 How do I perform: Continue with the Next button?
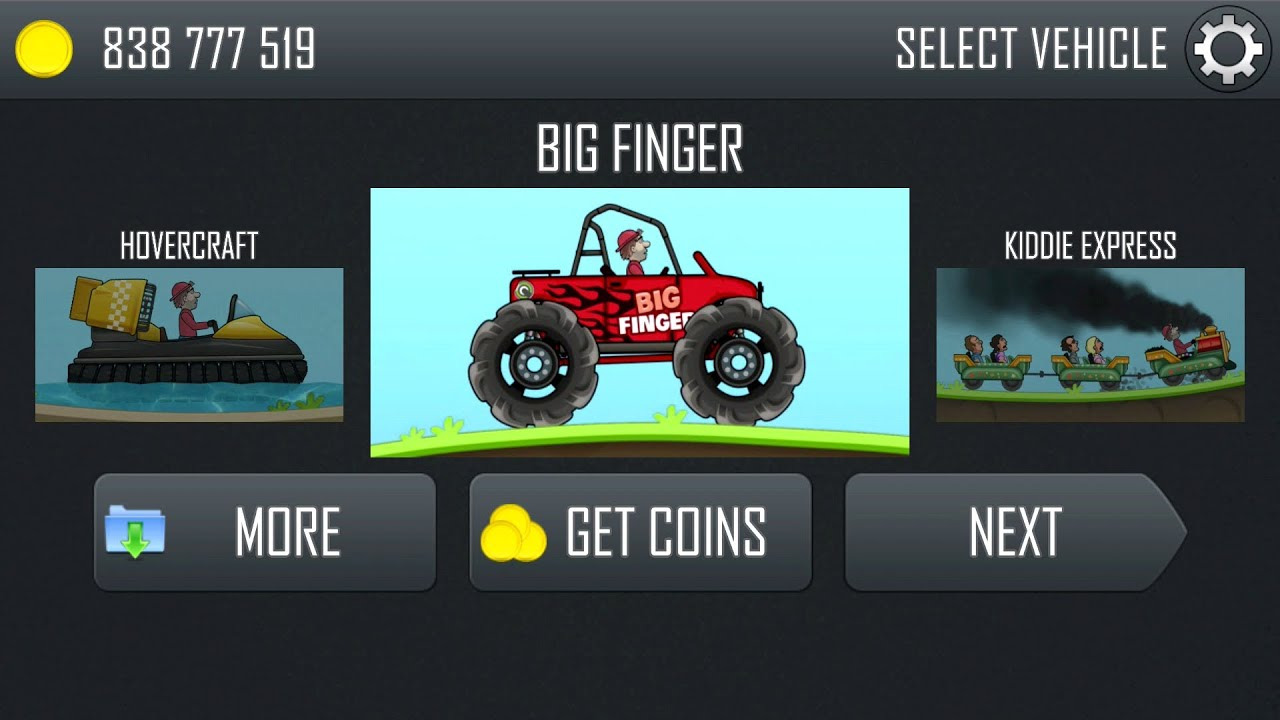point(1014,532)
